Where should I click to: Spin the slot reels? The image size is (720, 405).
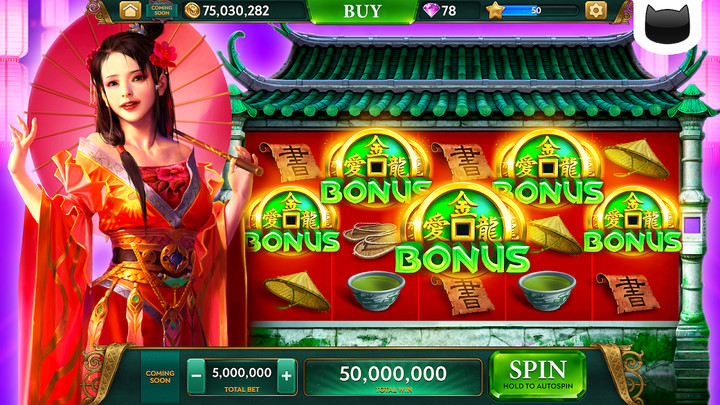(537, 374)
